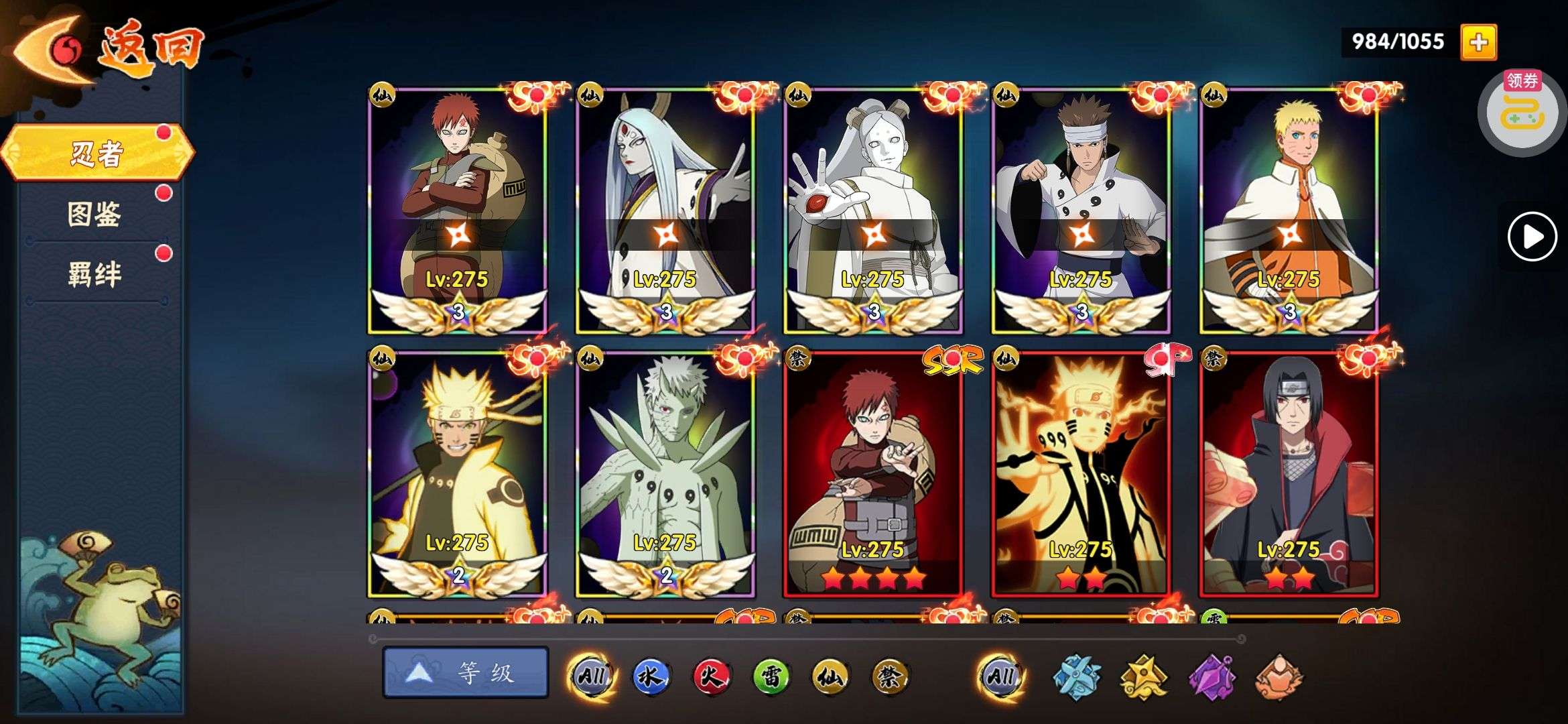Click the white play arrow button
The image size is (1568, 724).
point(1532,236)
